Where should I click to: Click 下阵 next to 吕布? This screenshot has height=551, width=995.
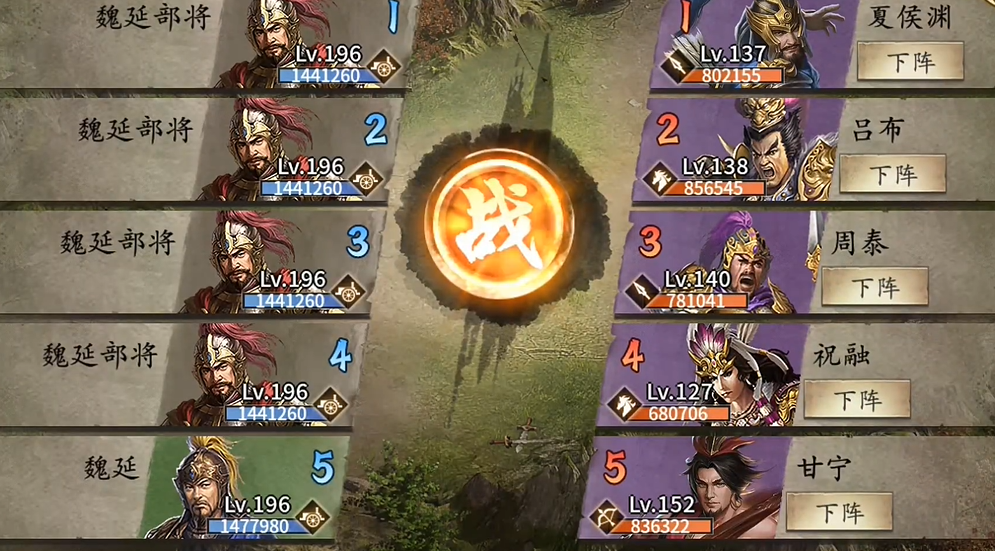click(x=892, y=174)
